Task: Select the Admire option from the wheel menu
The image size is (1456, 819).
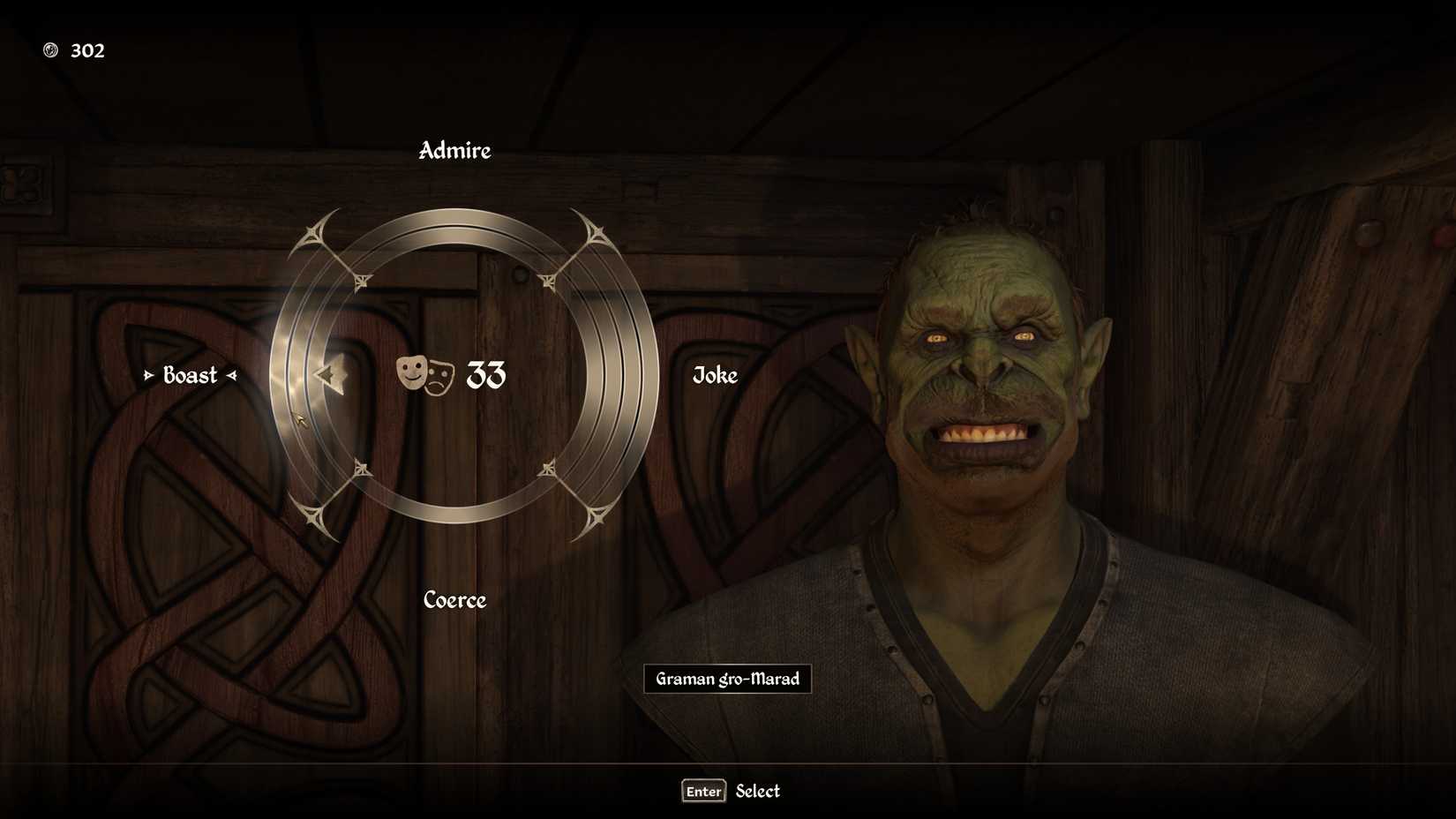Action: [454, 151]
